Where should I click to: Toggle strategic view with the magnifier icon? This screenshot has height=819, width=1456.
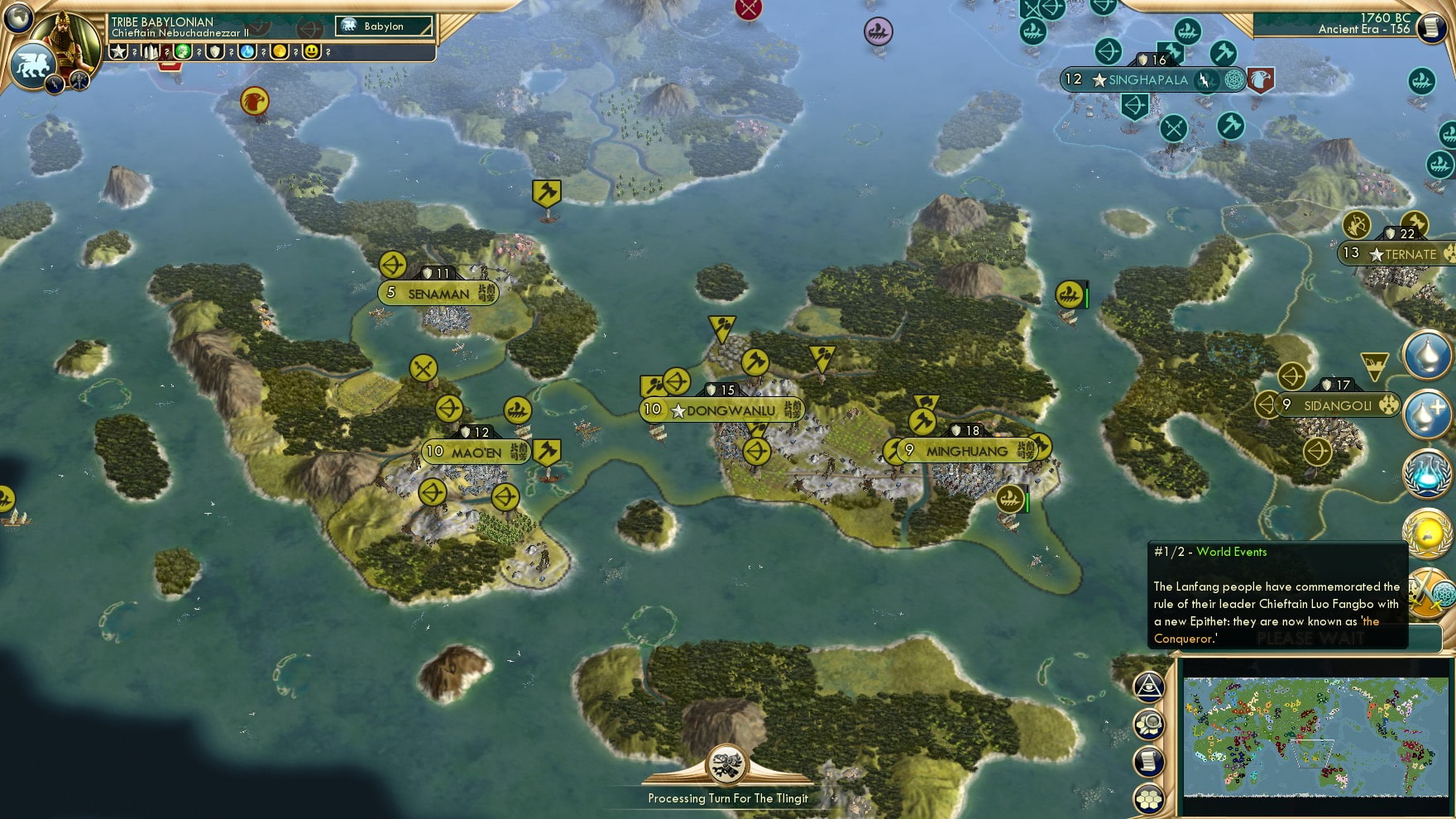click(1148, 724)
